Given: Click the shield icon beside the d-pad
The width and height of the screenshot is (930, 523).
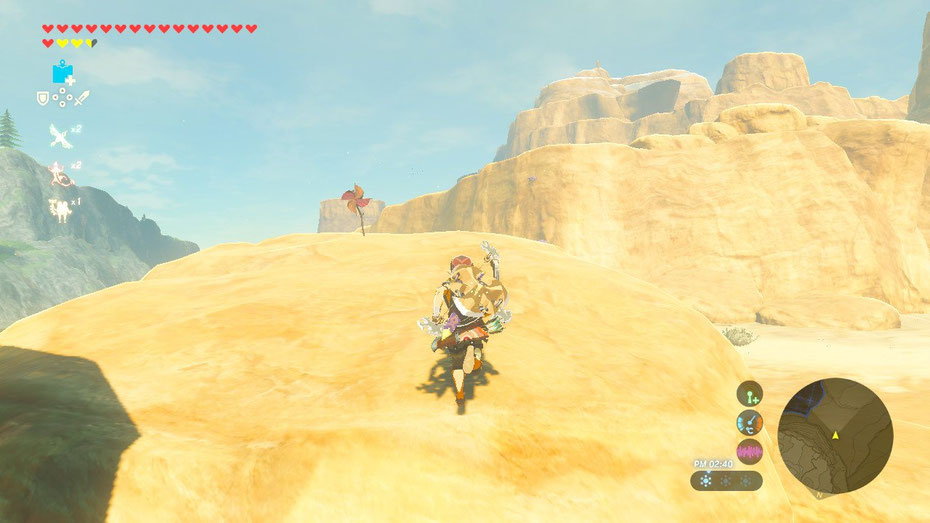Looking at the screenshot, I should (43, 98).
